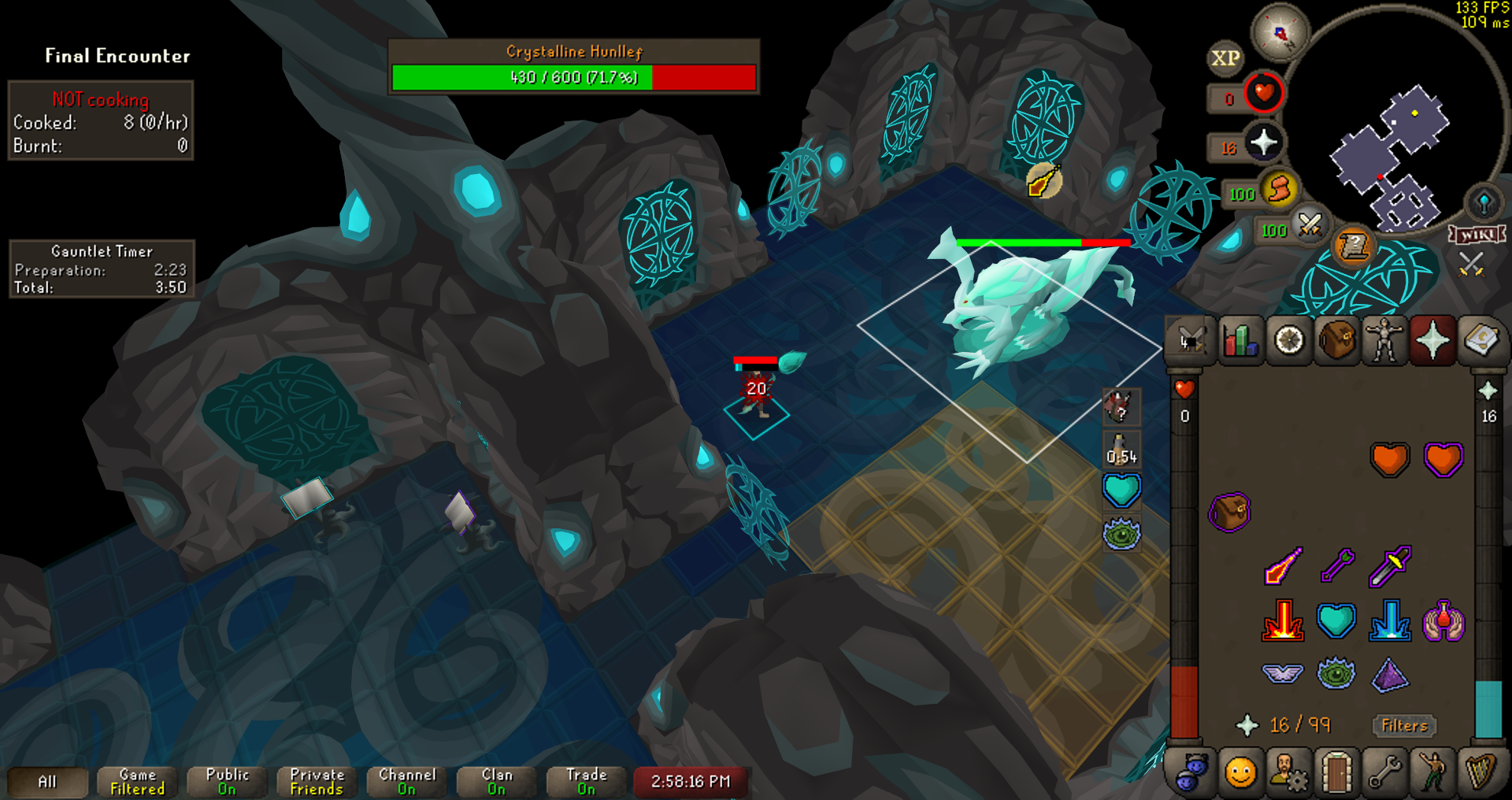Open the Wiki lookup button
1512x800 pixels.
(x=1477, y=235)
